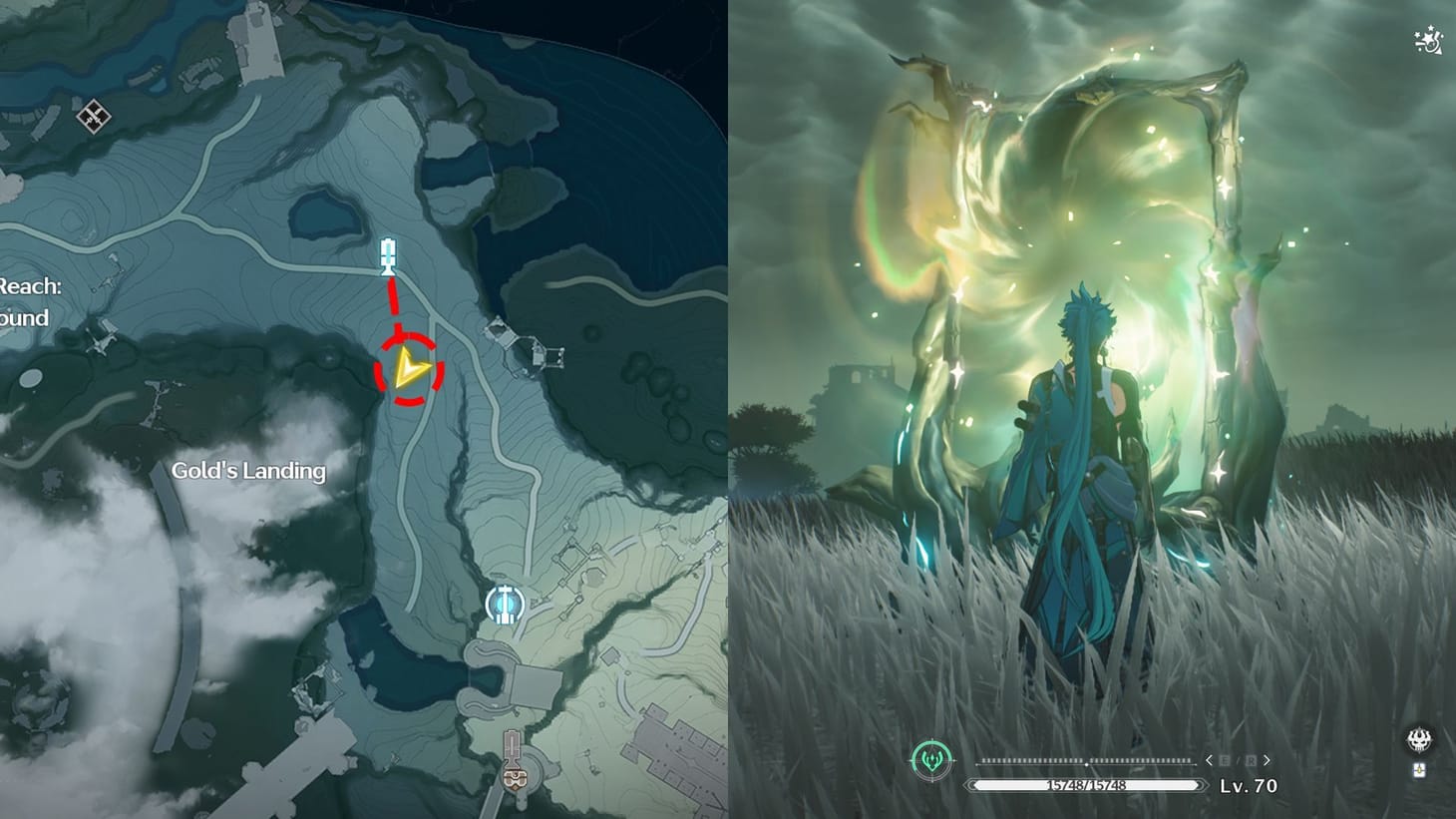Click the right chevron beside the R indicator
This screenshot has height=819, width=1456.
(x=1266, y=759)
